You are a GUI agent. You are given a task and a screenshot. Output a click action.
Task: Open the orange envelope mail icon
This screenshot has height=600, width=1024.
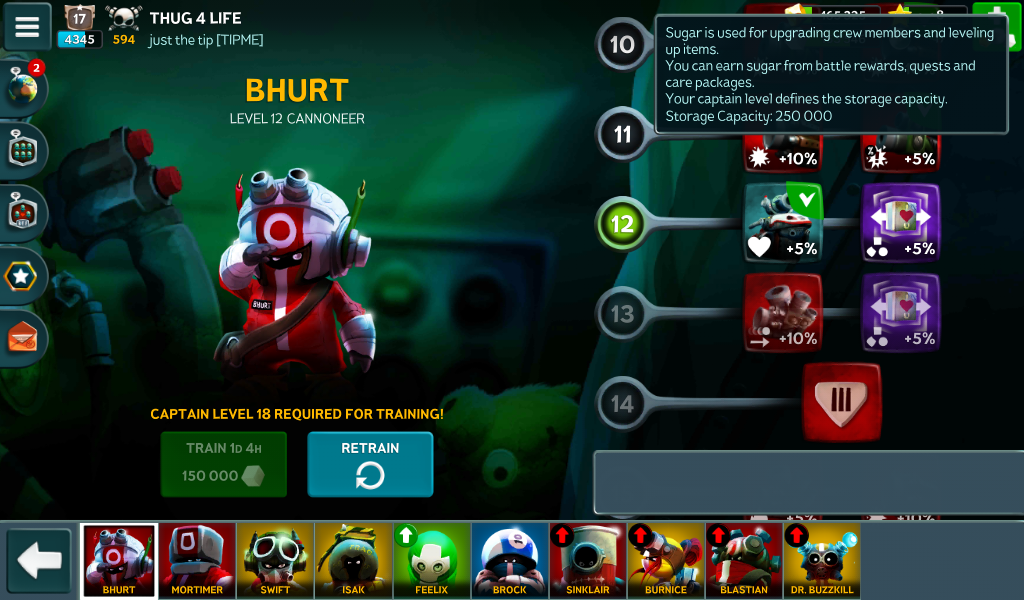click(x=23, y=338)
